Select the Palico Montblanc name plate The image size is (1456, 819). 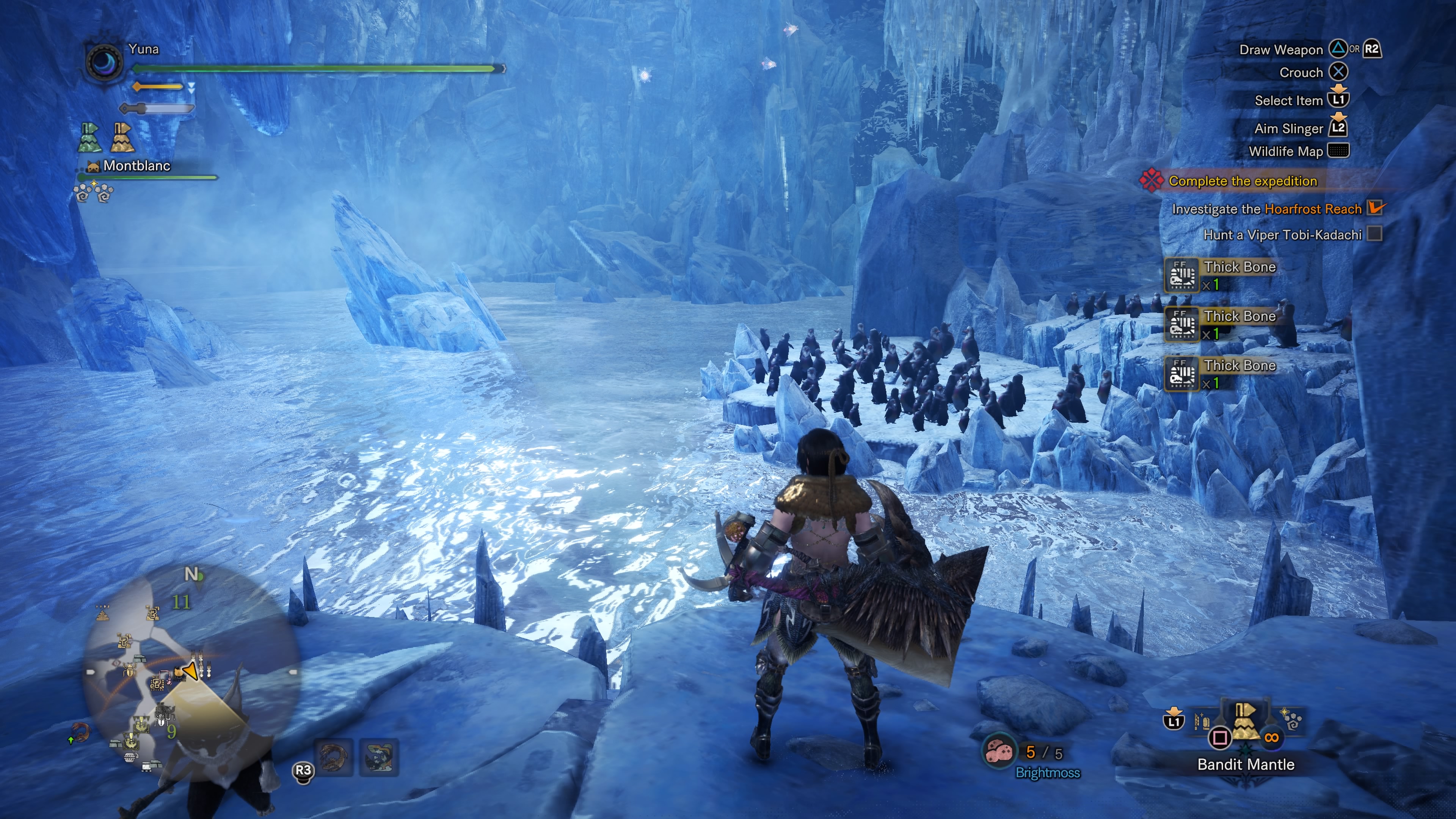coord(136,166)
